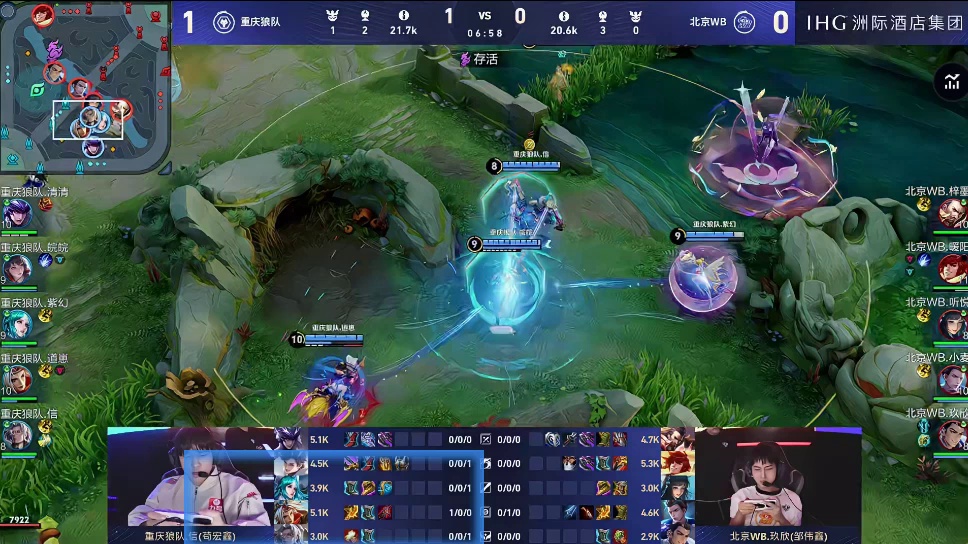Viewport: 968px width, 544px height.
Task: Click the 北京WB team logo in scoreboard
Action: (x=744, y=22)
